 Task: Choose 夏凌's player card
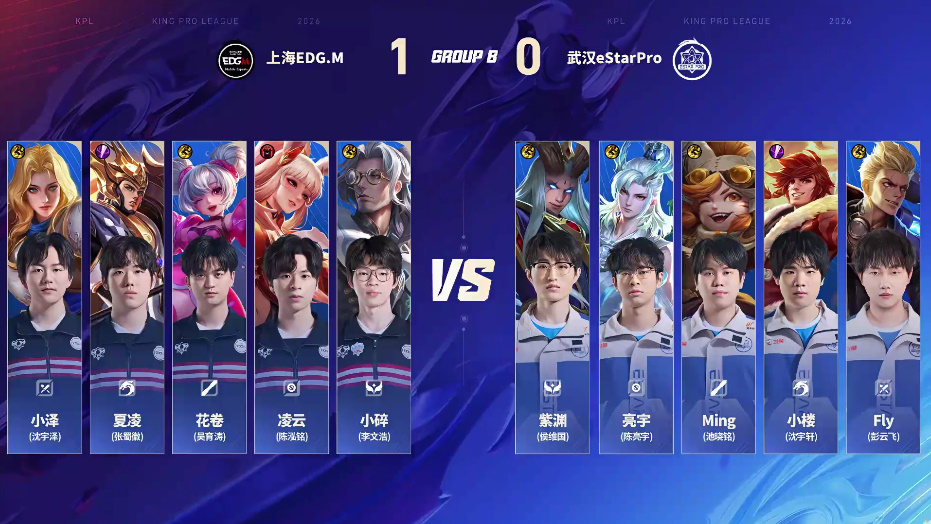(127, 297)
